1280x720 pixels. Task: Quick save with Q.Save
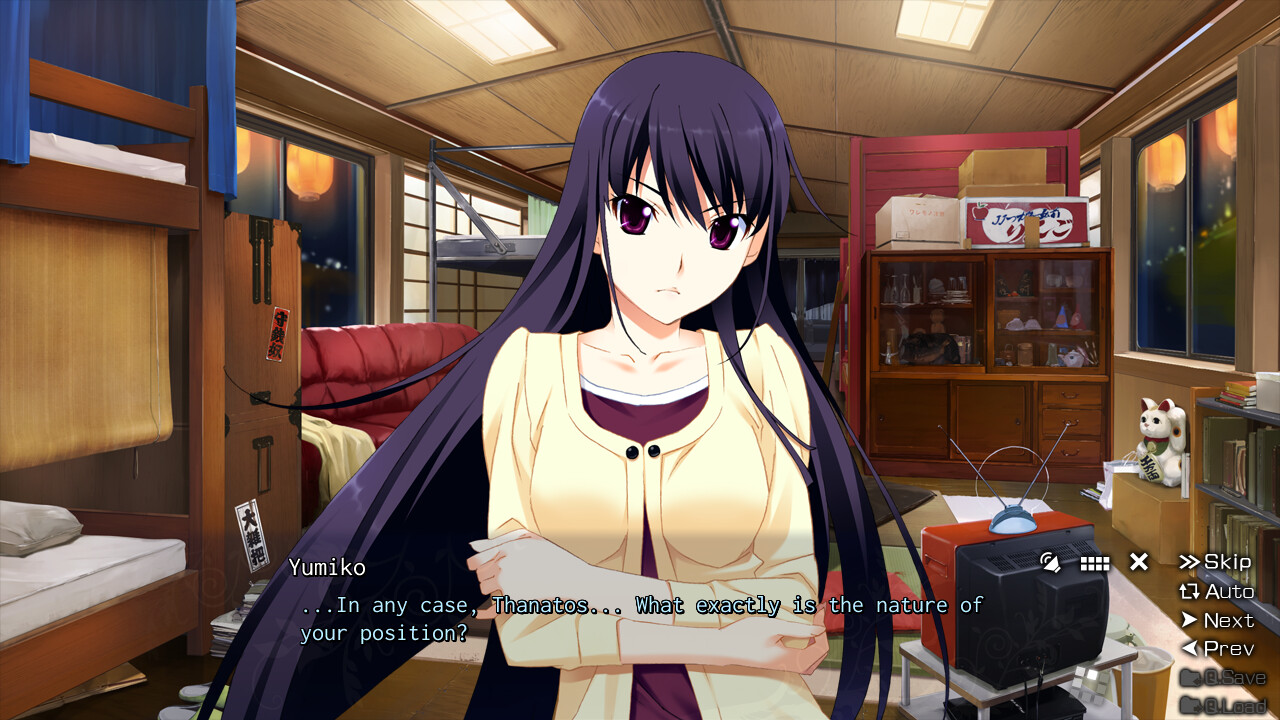[1223, 677]
